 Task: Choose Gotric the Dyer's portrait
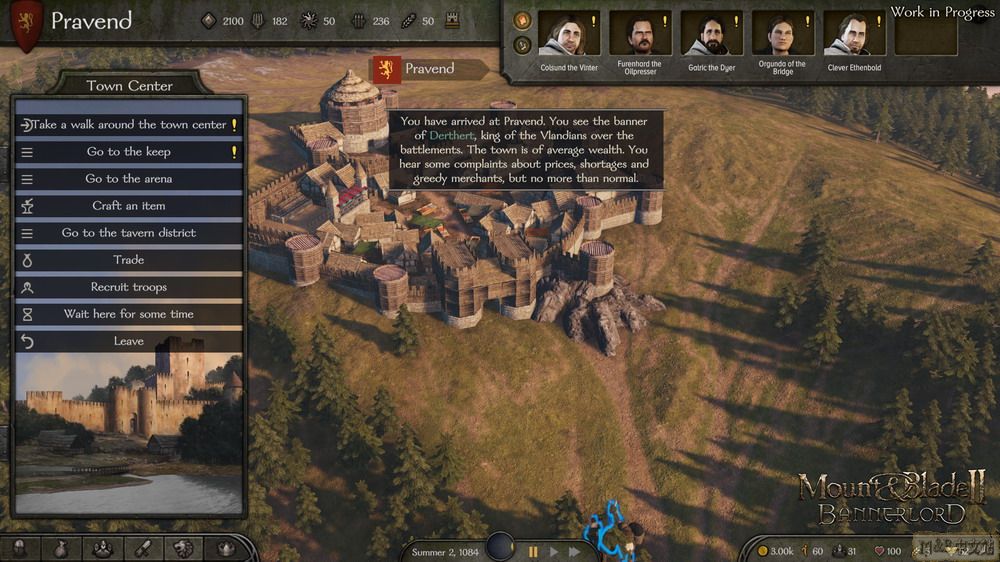[x=711, y=33]
